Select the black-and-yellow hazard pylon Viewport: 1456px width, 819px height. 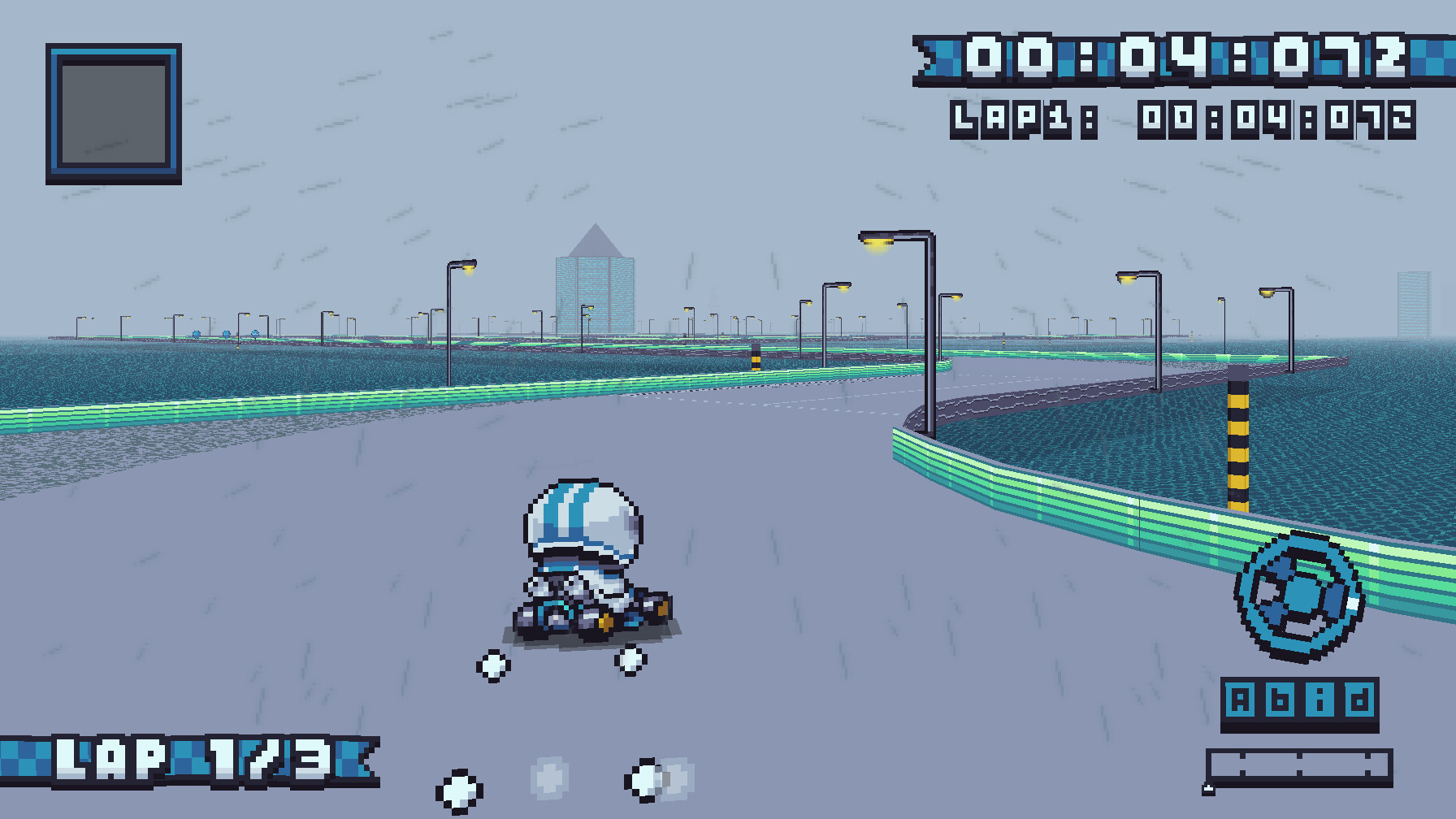click(x=1238, y=431)
